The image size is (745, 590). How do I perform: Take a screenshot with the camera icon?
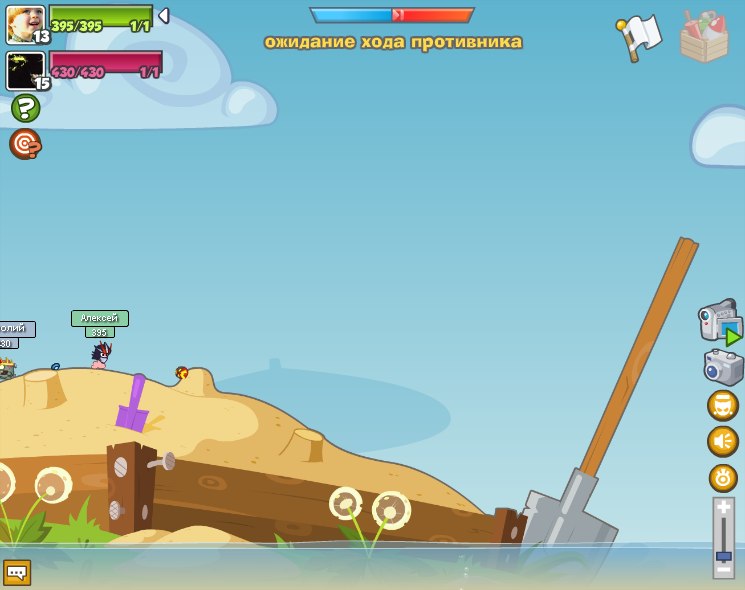723,367
